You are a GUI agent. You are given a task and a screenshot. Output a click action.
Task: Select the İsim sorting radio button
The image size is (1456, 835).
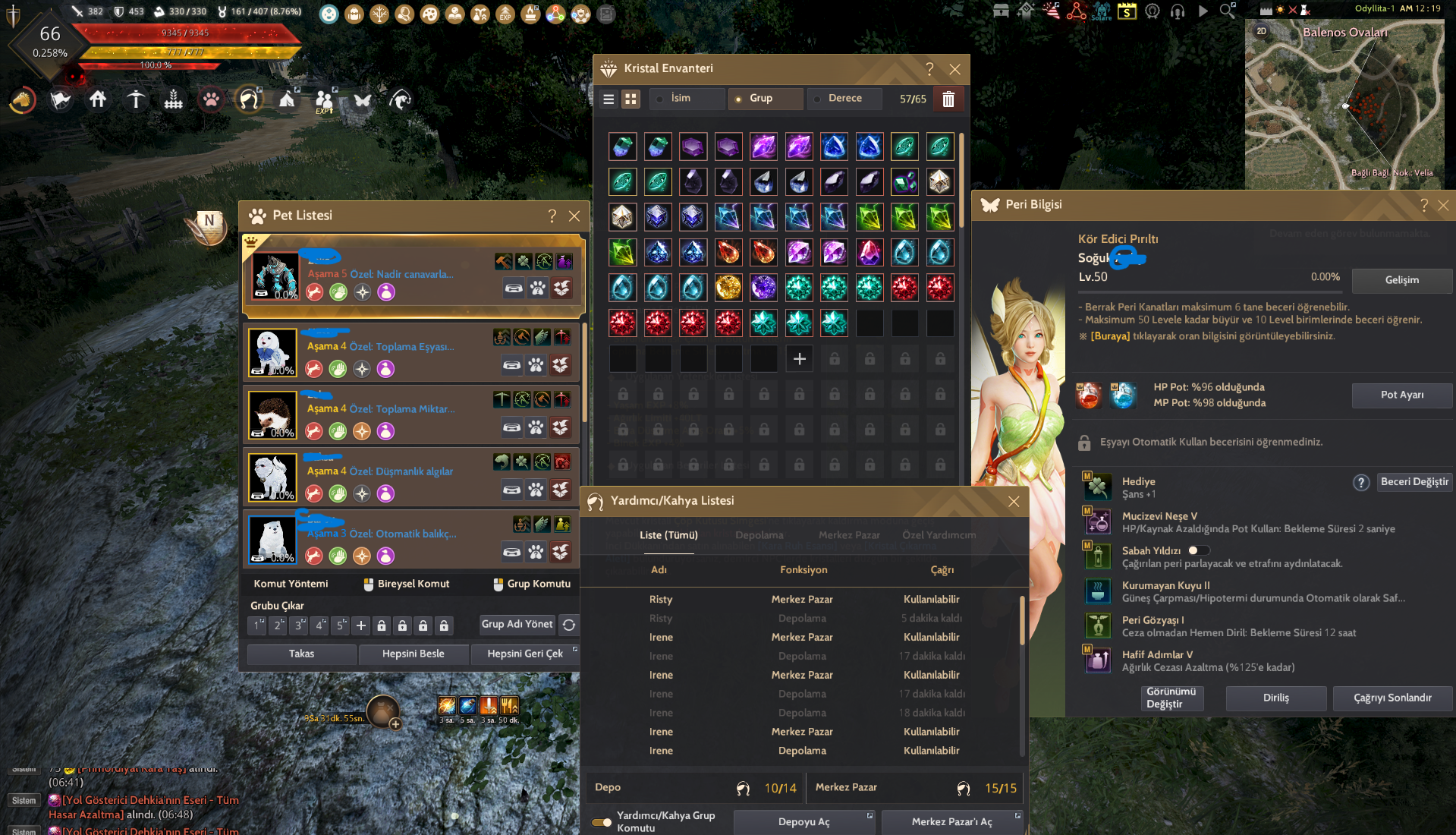659,99
